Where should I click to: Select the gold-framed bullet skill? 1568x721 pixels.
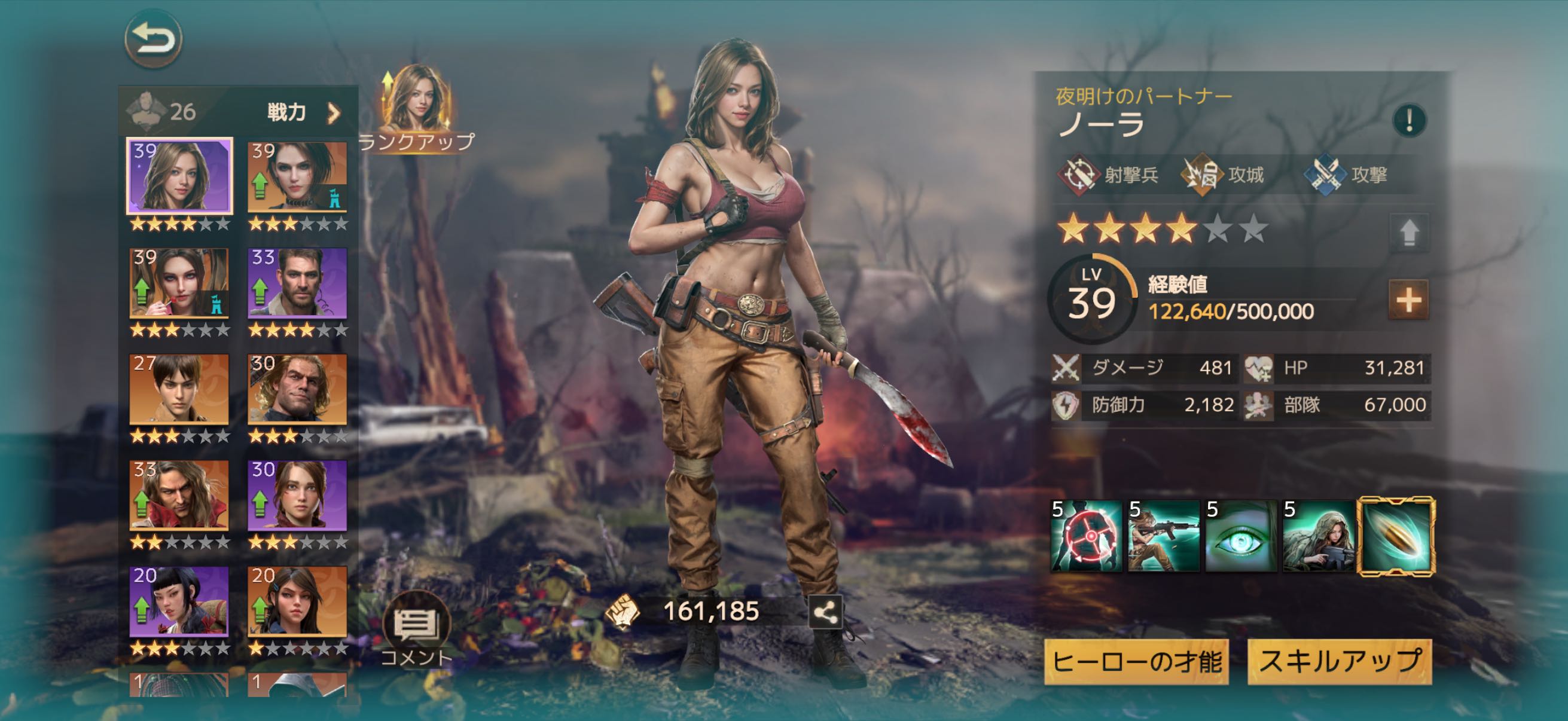click(1397, 536)
